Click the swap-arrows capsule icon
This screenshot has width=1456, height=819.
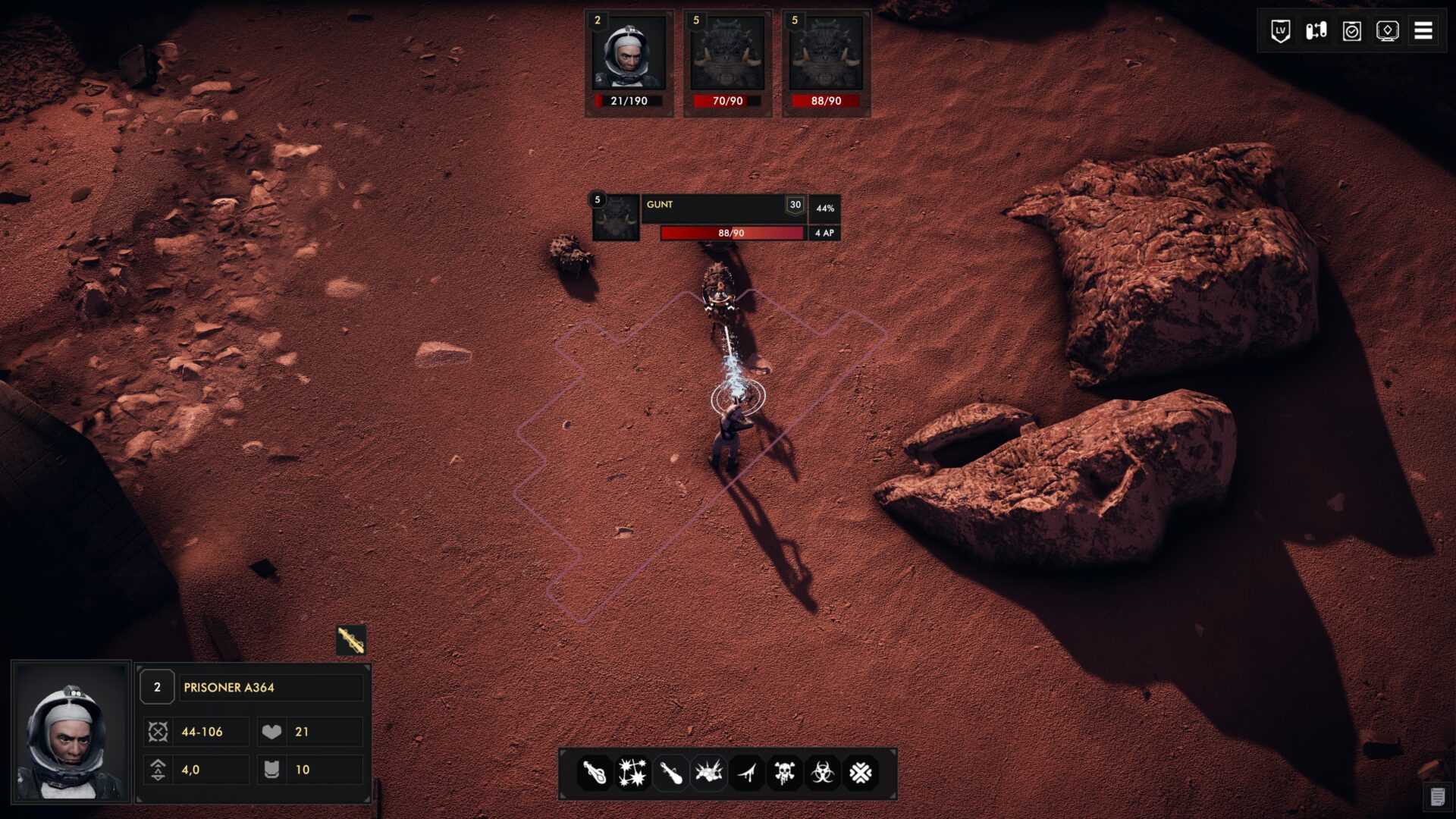pyautogui.click(x=1316, y=31)
